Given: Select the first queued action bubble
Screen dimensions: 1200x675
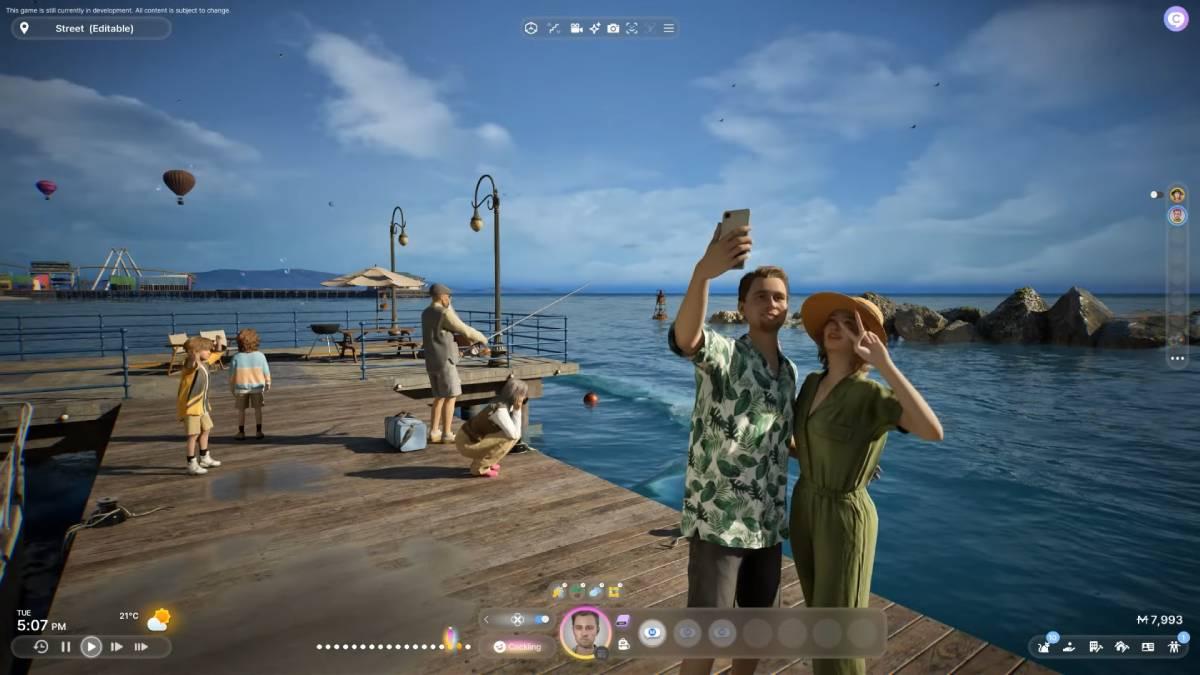Looking at the screenshot, I should click(652, 632).
